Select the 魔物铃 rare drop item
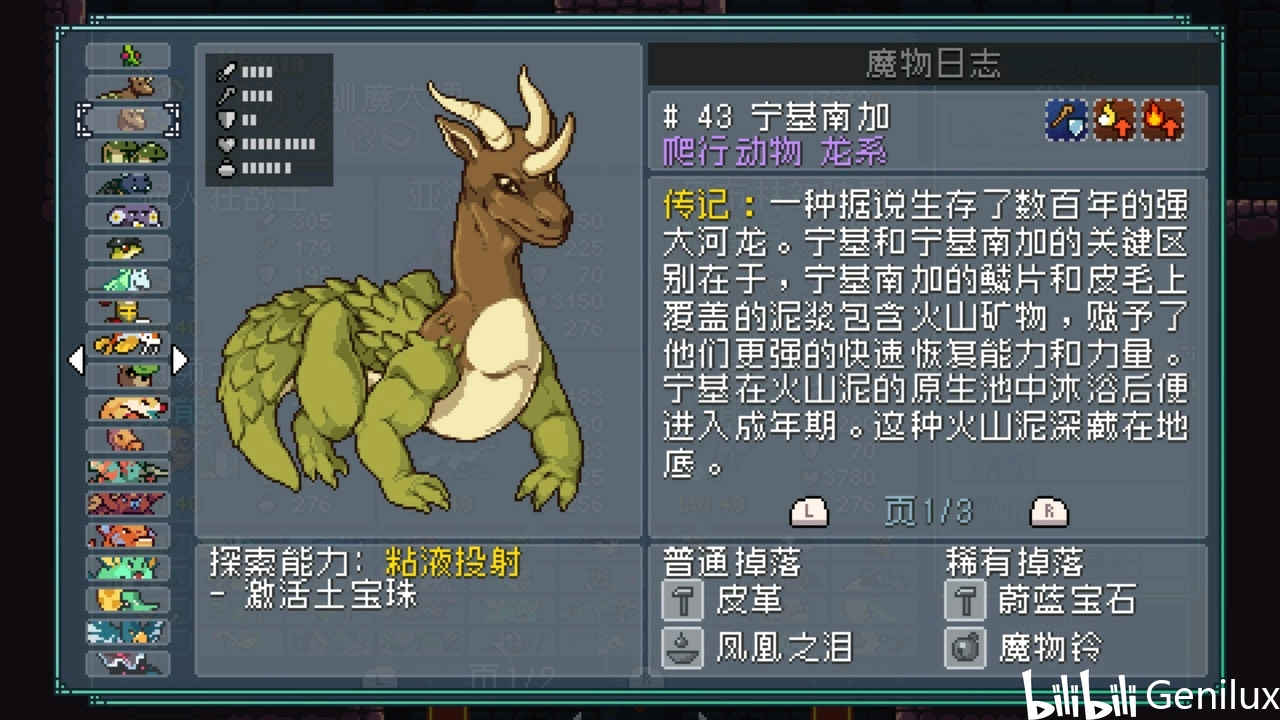Screen dimensions: 1280x720 point(1049,648)
